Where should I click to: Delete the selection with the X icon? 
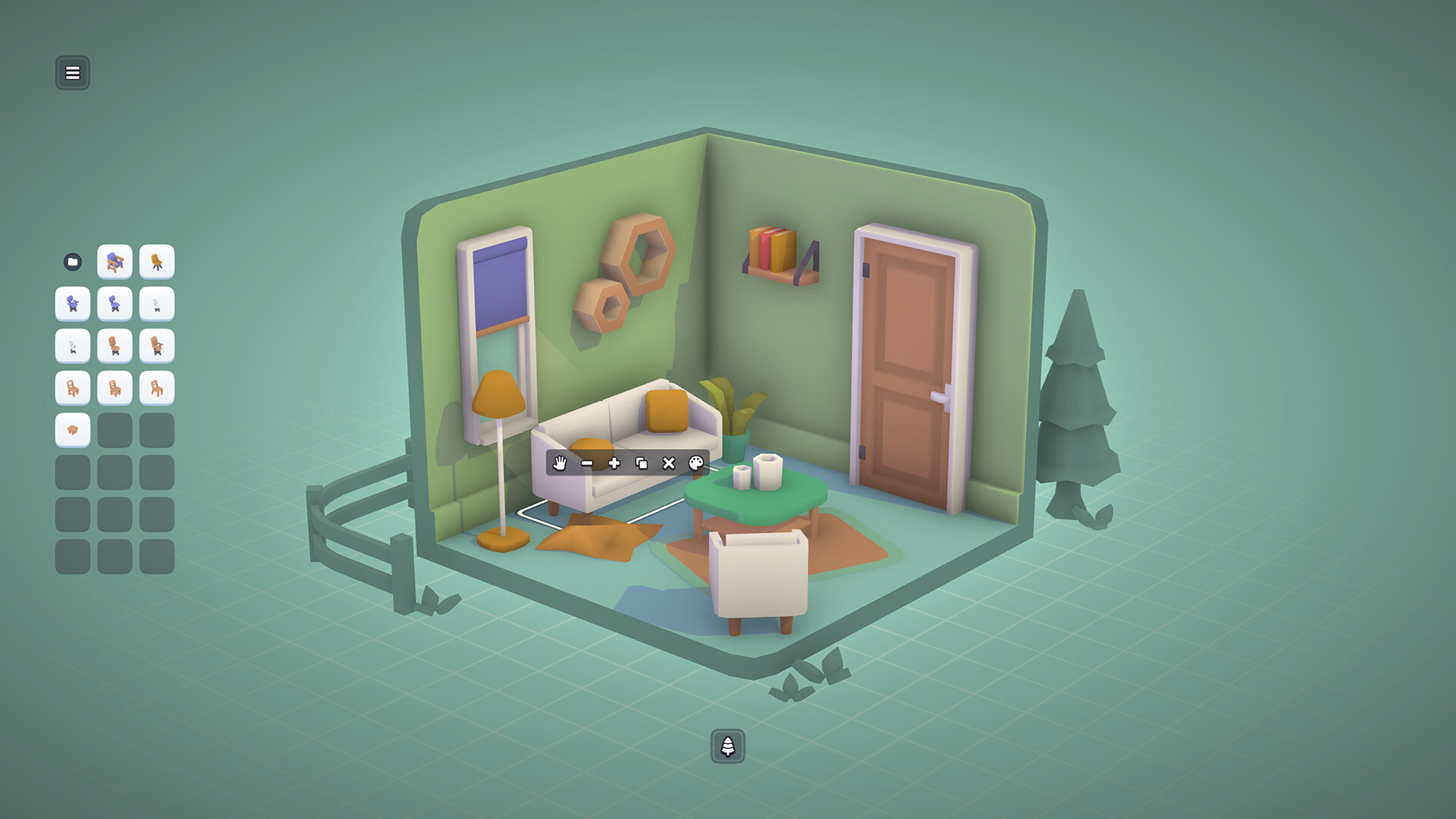click(669, 463)
